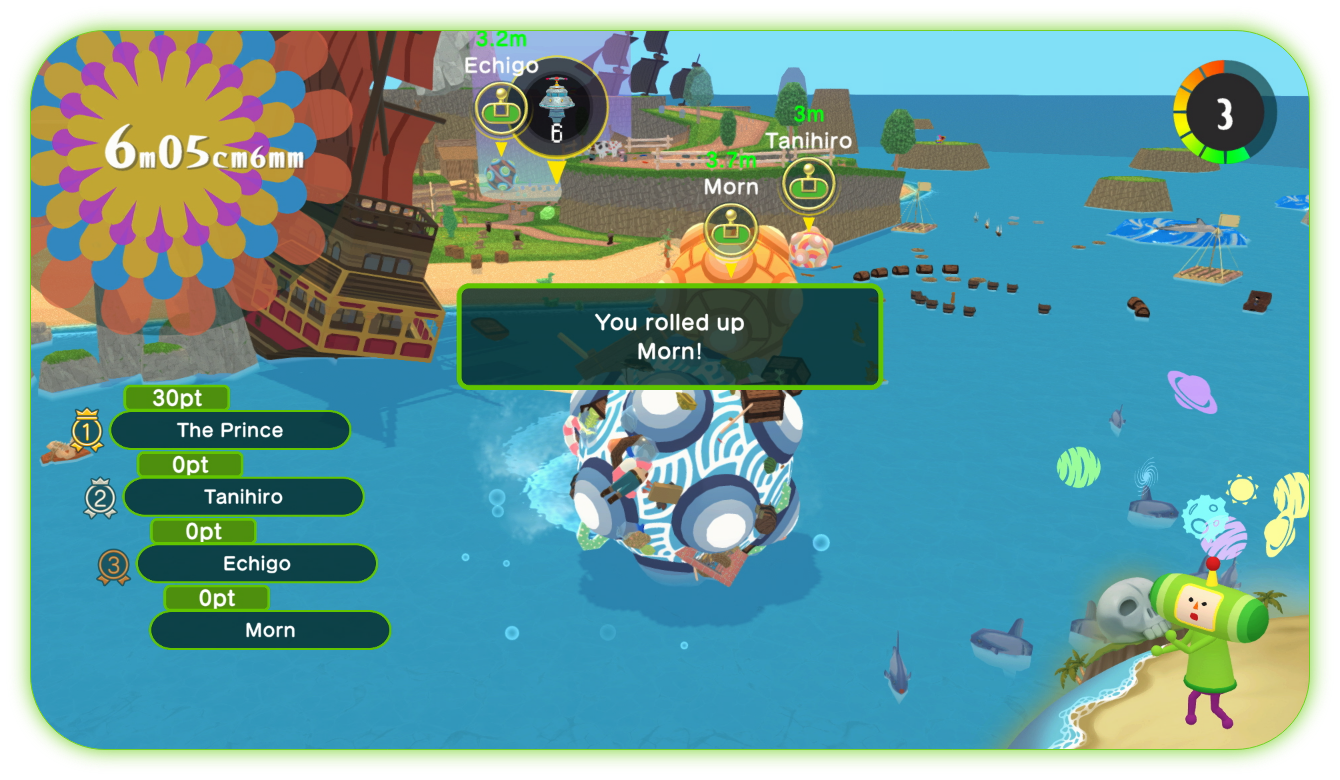
Task: Select the silver second-place rank medal
Action: click(x=99, y=495)
